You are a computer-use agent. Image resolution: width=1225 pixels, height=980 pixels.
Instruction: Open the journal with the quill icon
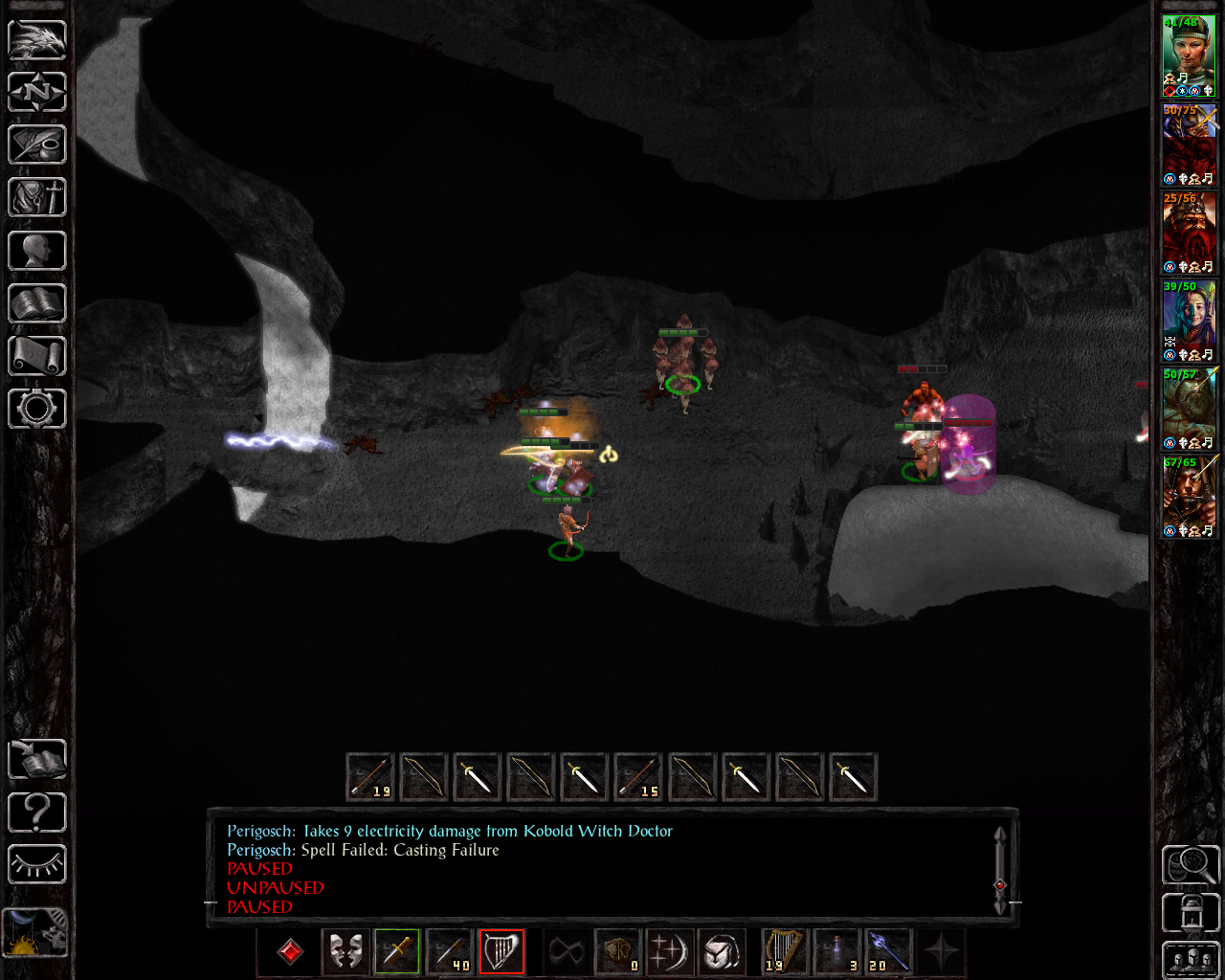(x=37, y=145)
